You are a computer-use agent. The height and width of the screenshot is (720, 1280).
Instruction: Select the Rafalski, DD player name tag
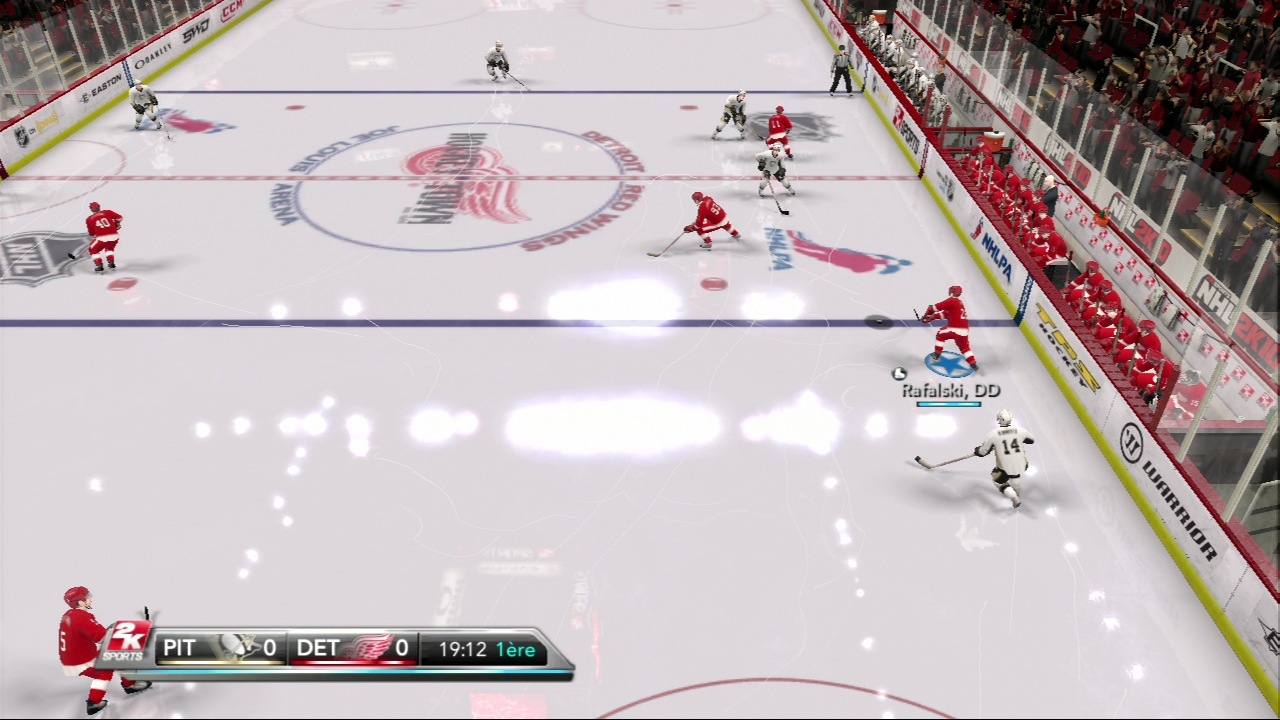coord(950,391)
